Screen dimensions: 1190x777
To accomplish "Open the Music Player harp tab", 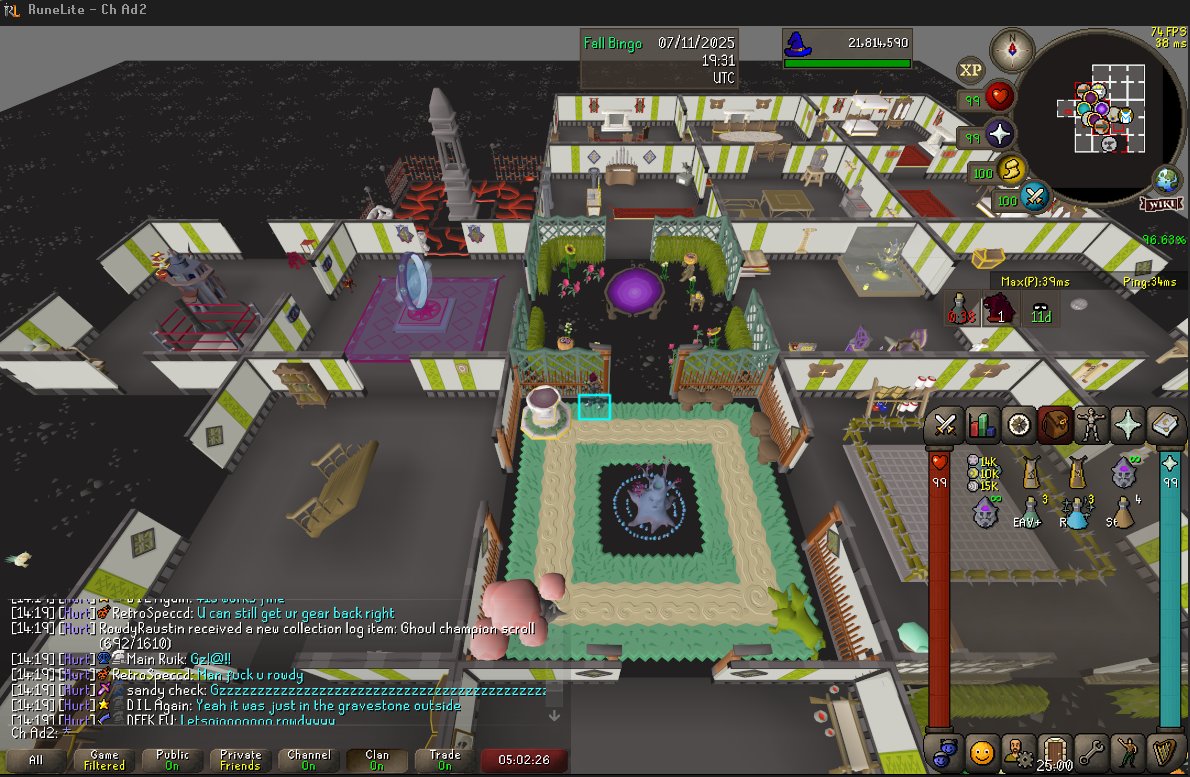I will [x=1164, y=749].
